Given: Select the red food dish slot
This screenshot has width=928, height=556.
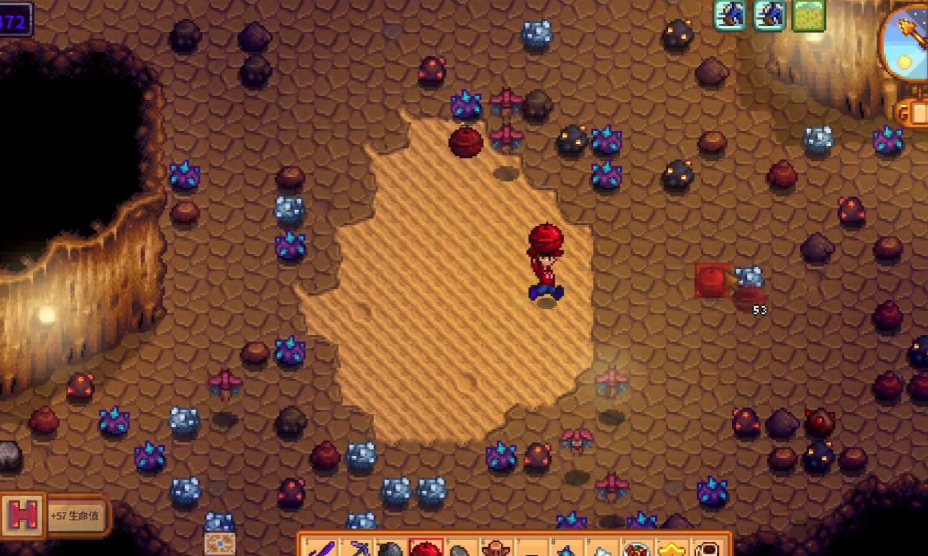Looking at the screenshot, I should (x=636, y=549).
